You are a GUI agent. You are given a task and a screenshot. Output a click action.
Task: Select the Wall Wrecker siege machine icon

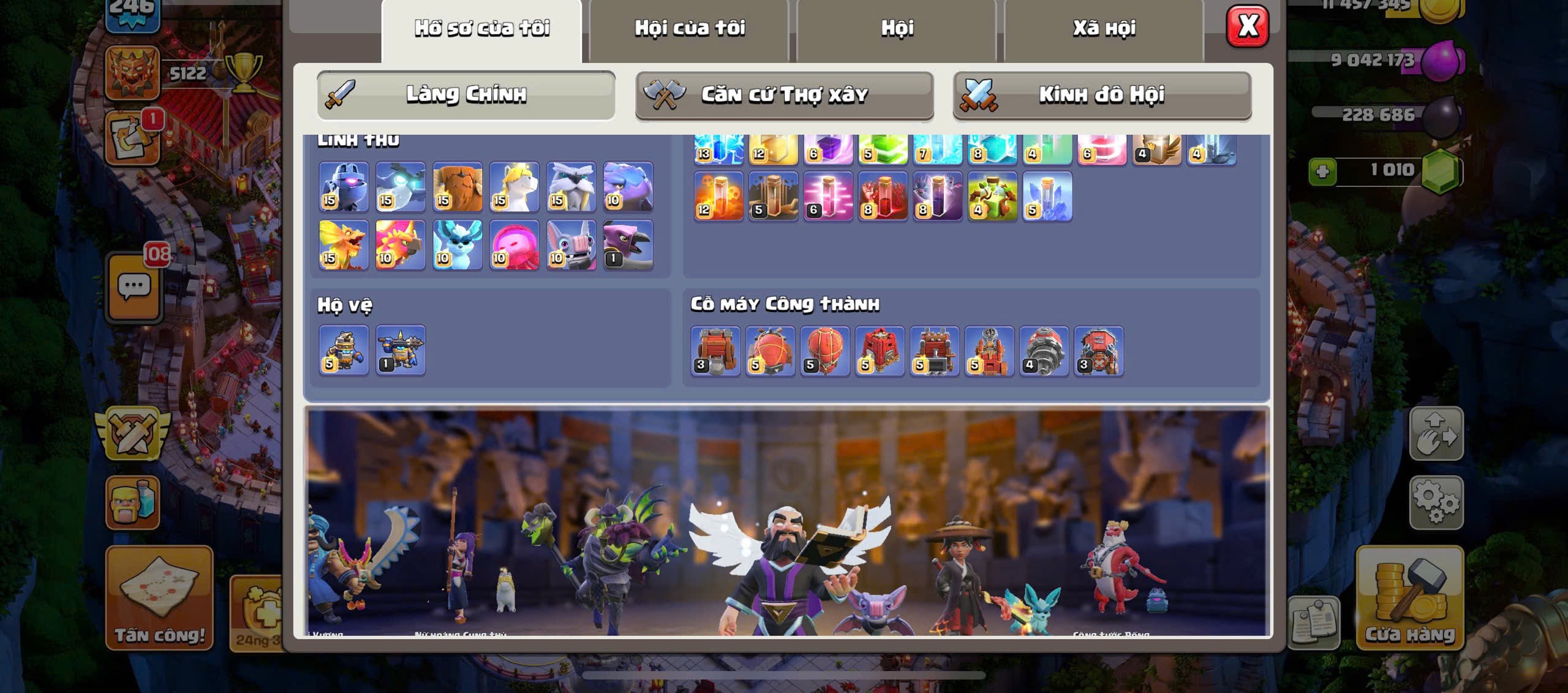[x=715, y=350]
